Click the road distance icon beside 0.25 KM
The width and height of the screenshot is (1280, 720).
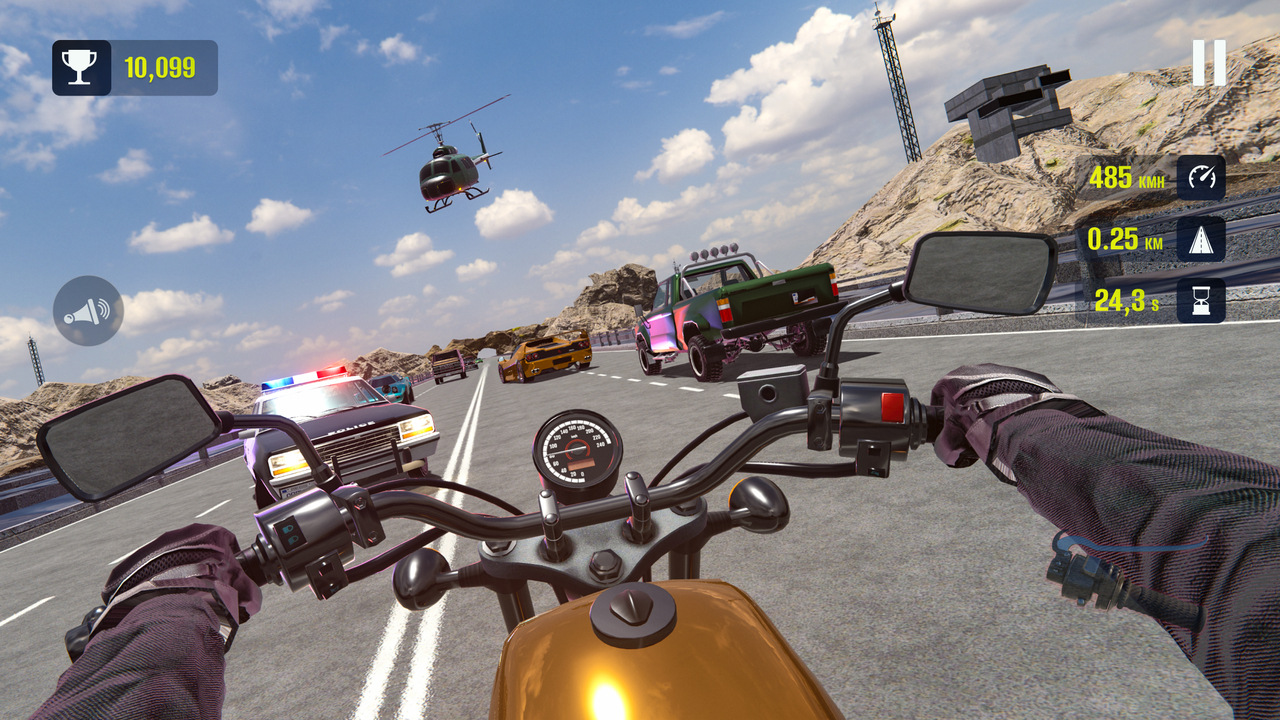(x=1203, y=240)
